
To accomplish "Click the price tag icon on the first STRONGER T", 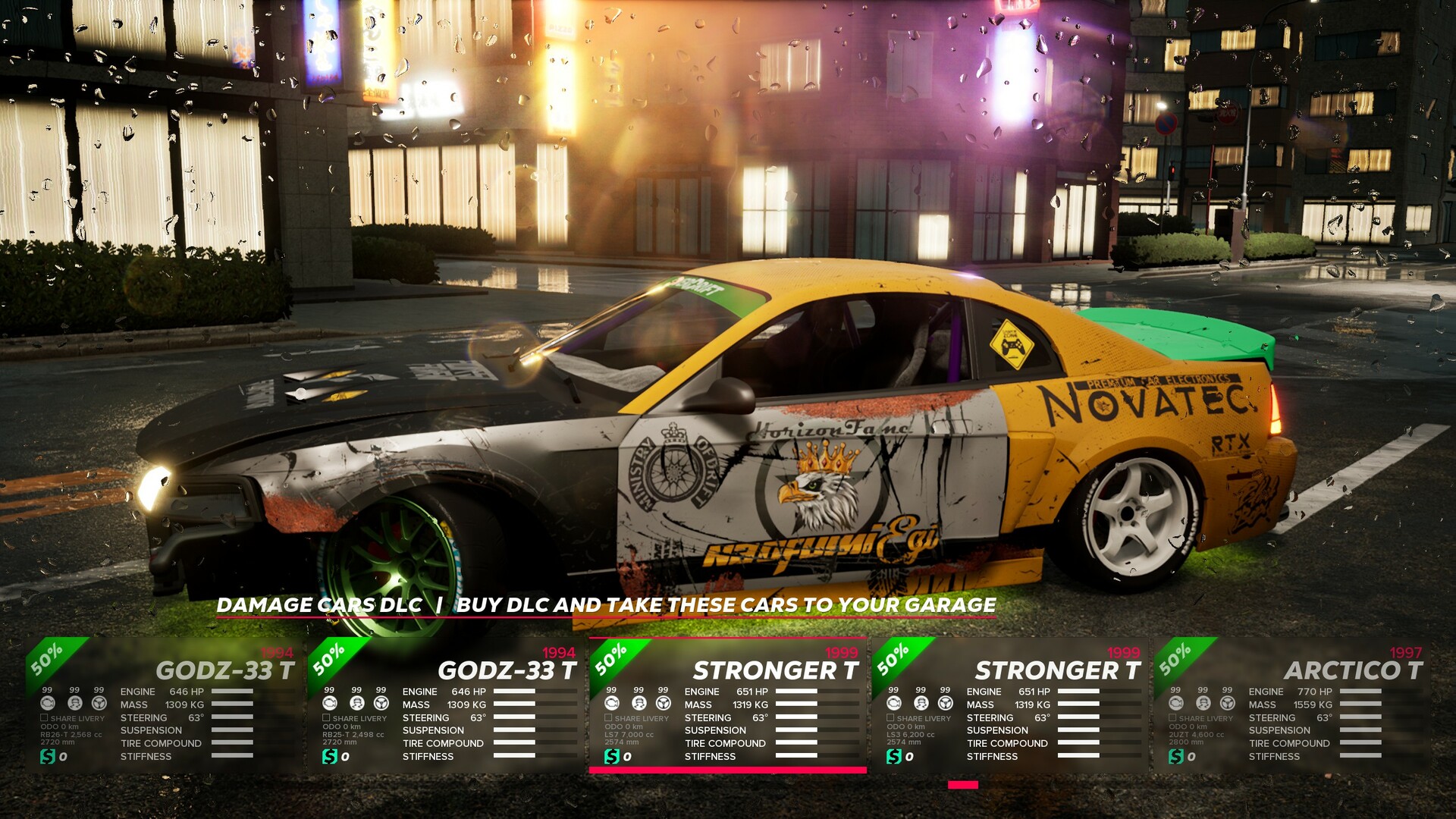I will tap(611, 756).
